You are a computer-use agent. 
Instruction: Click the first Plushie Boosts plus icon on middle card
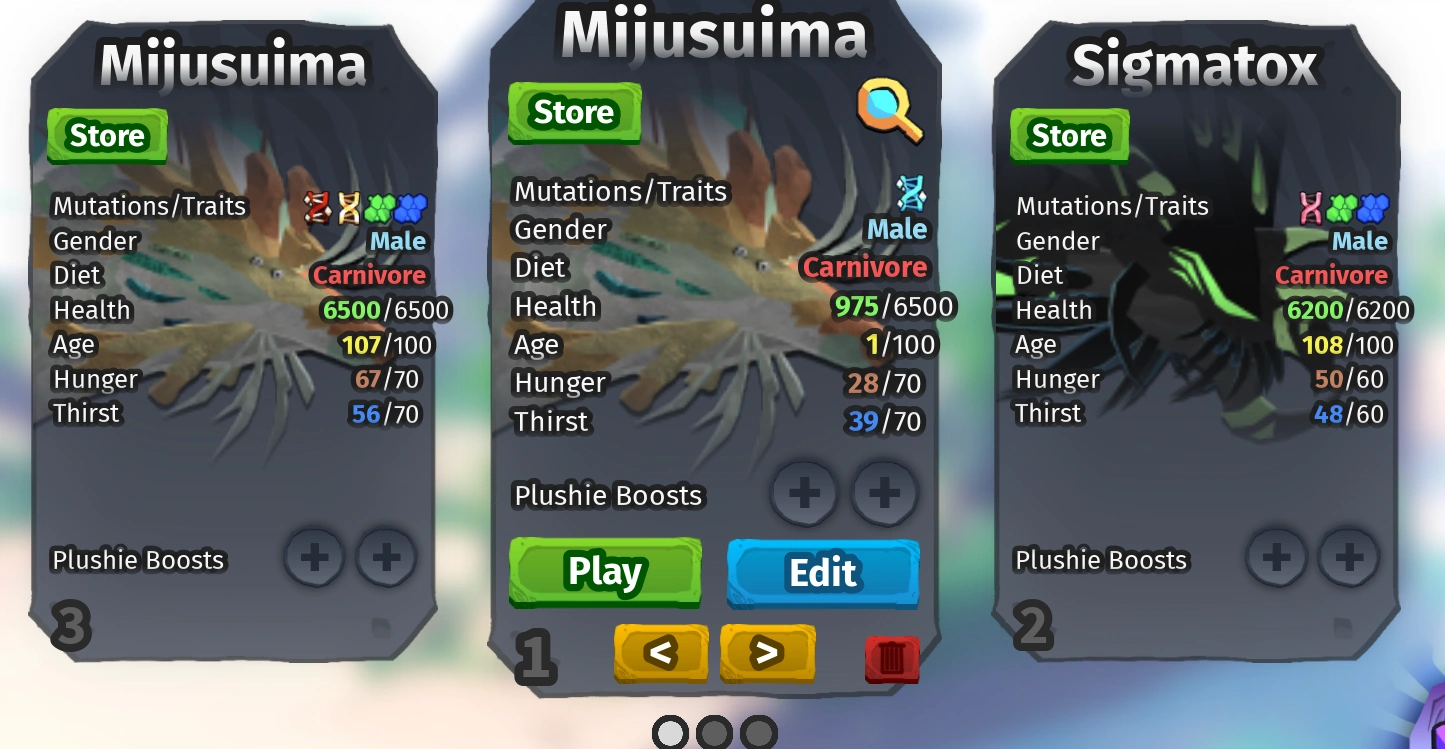tap(804, 493)
